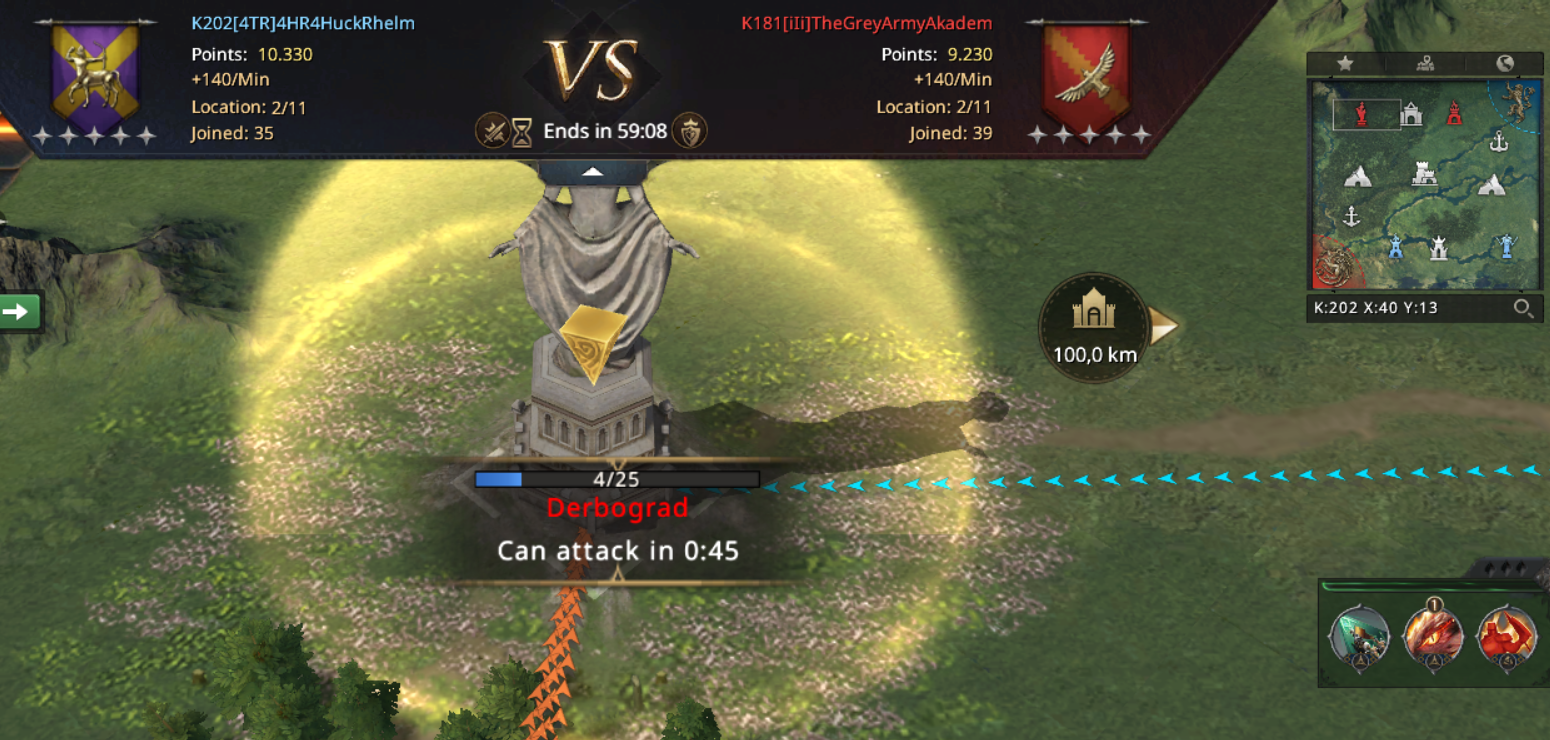Image resolution: width=1550 pixels, height=740 pixels.
Task: Click the green arrow button
Action: (x=18, y=311)
